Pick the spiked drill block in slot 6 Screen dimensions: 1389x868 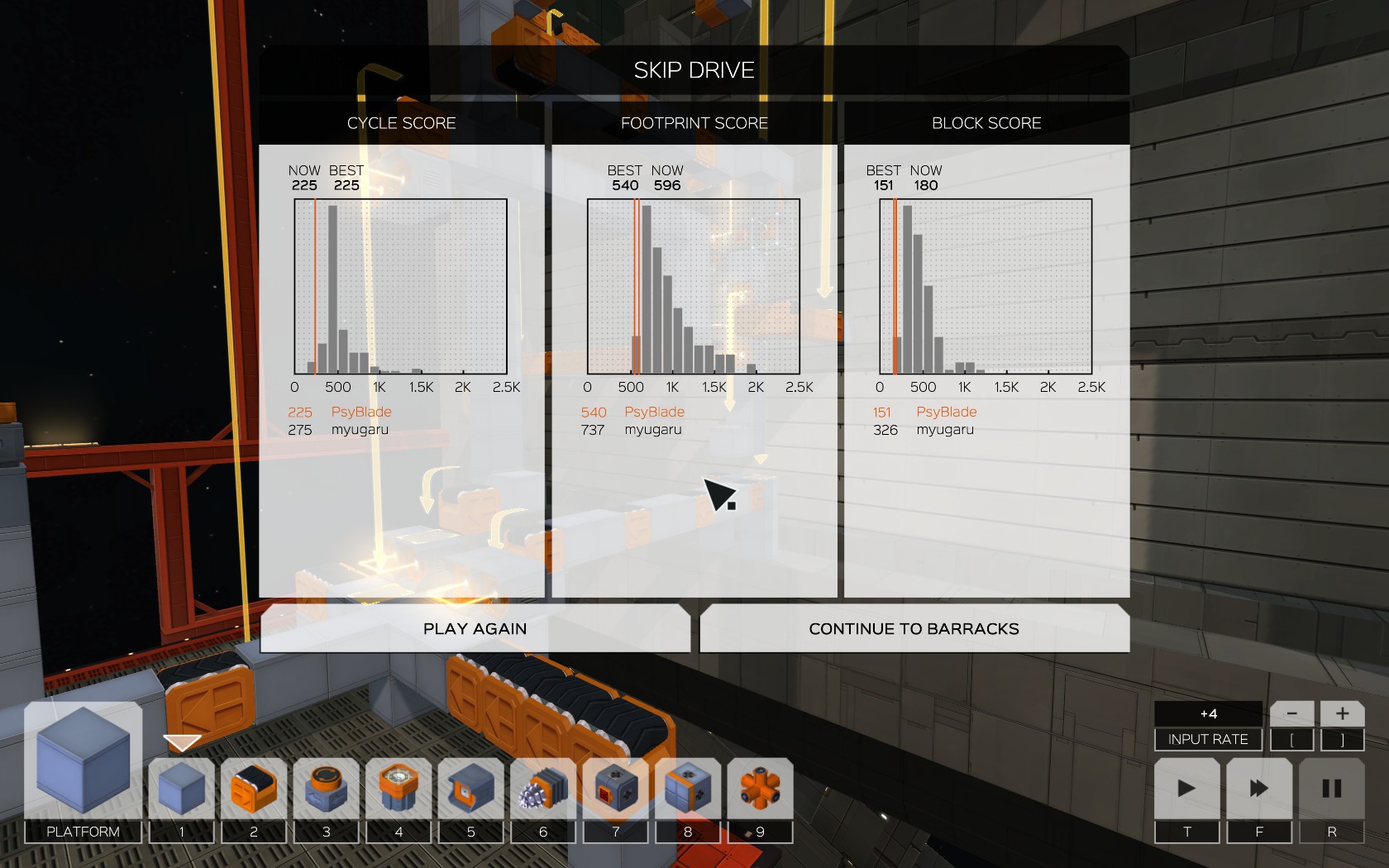pos(543,789)
